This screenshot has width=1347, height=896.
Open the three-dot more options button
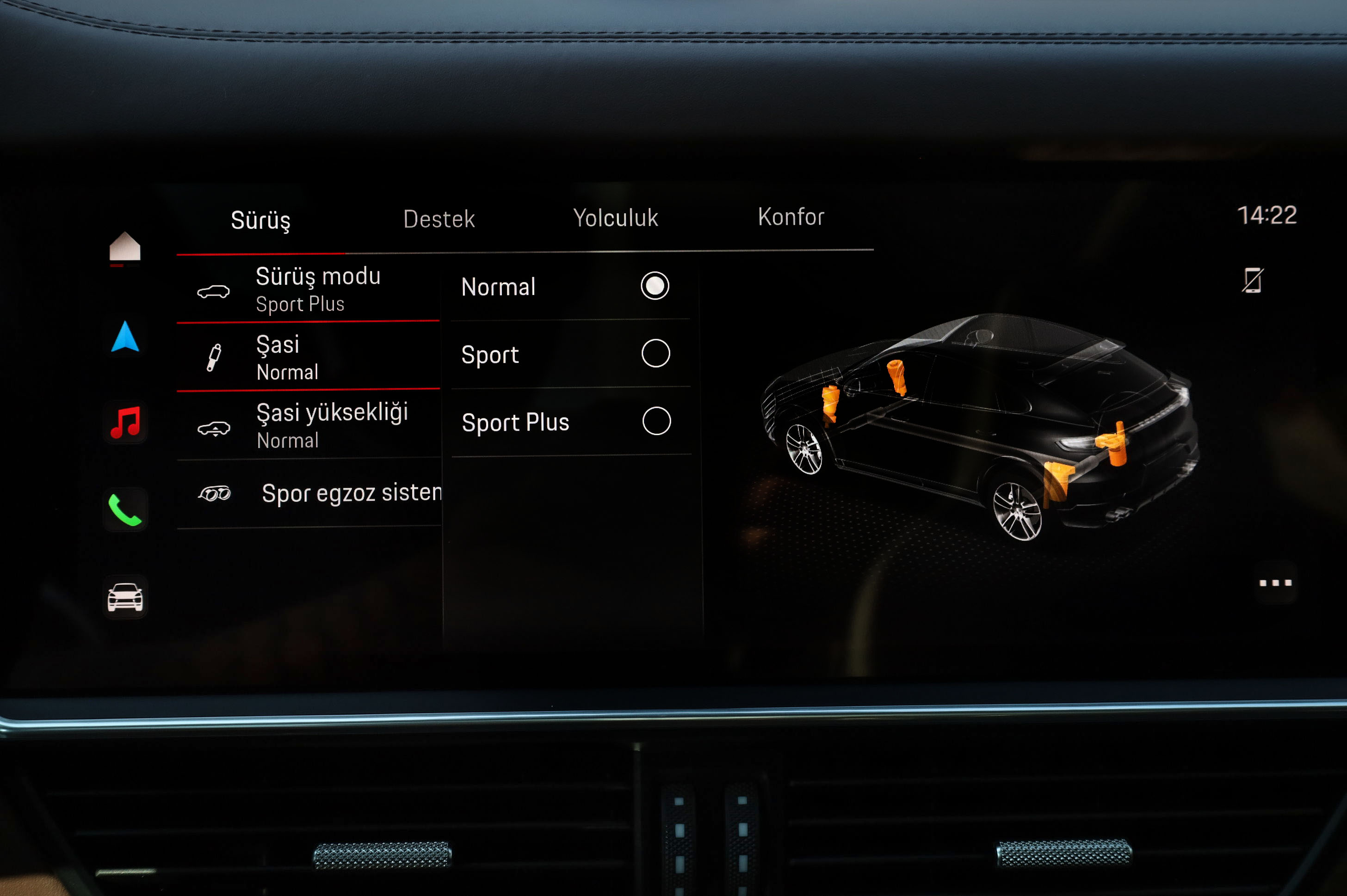[1276, 583]
